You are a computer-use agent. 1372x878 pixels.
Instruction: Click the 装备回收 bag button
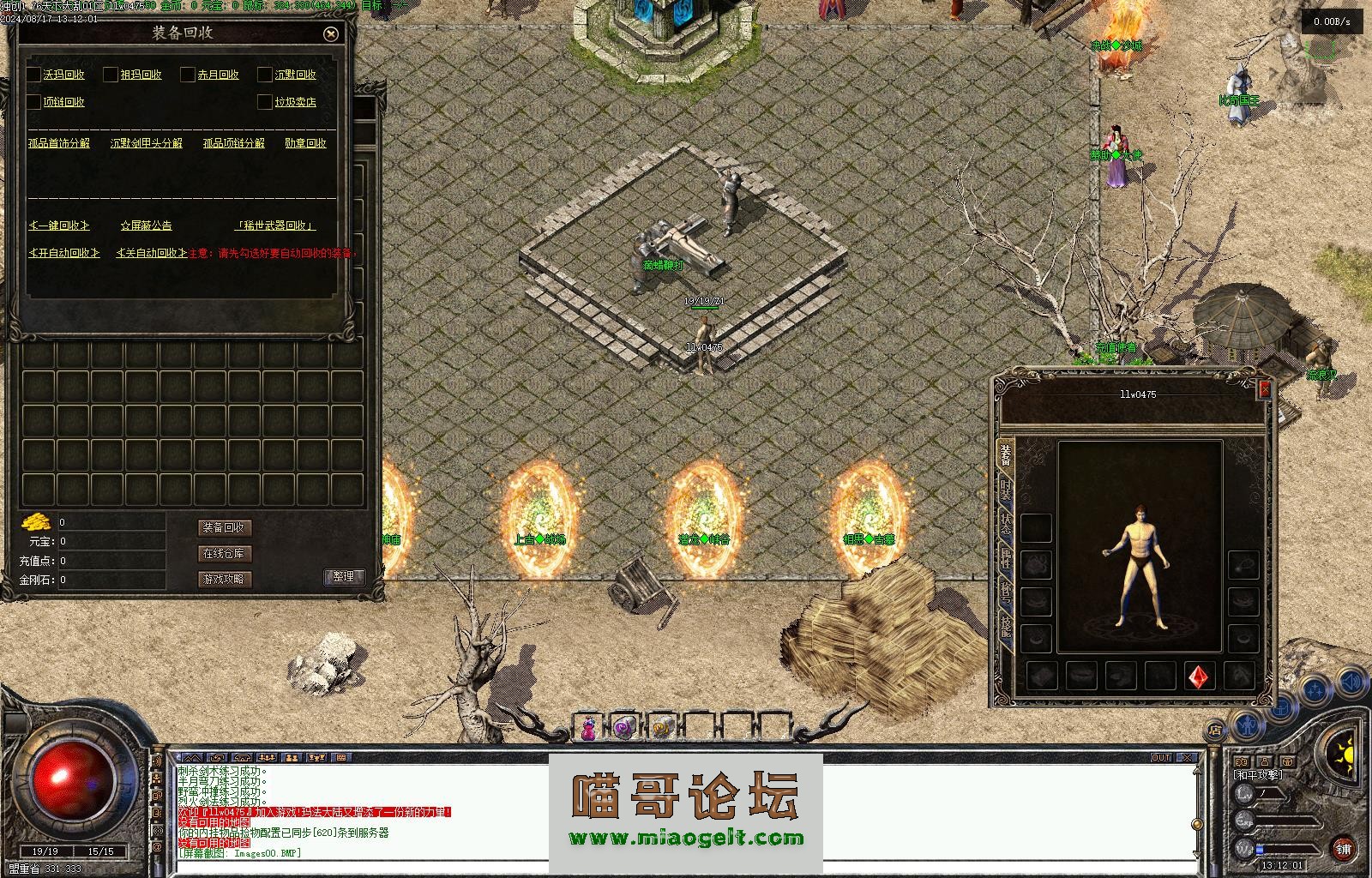point(224,527)
